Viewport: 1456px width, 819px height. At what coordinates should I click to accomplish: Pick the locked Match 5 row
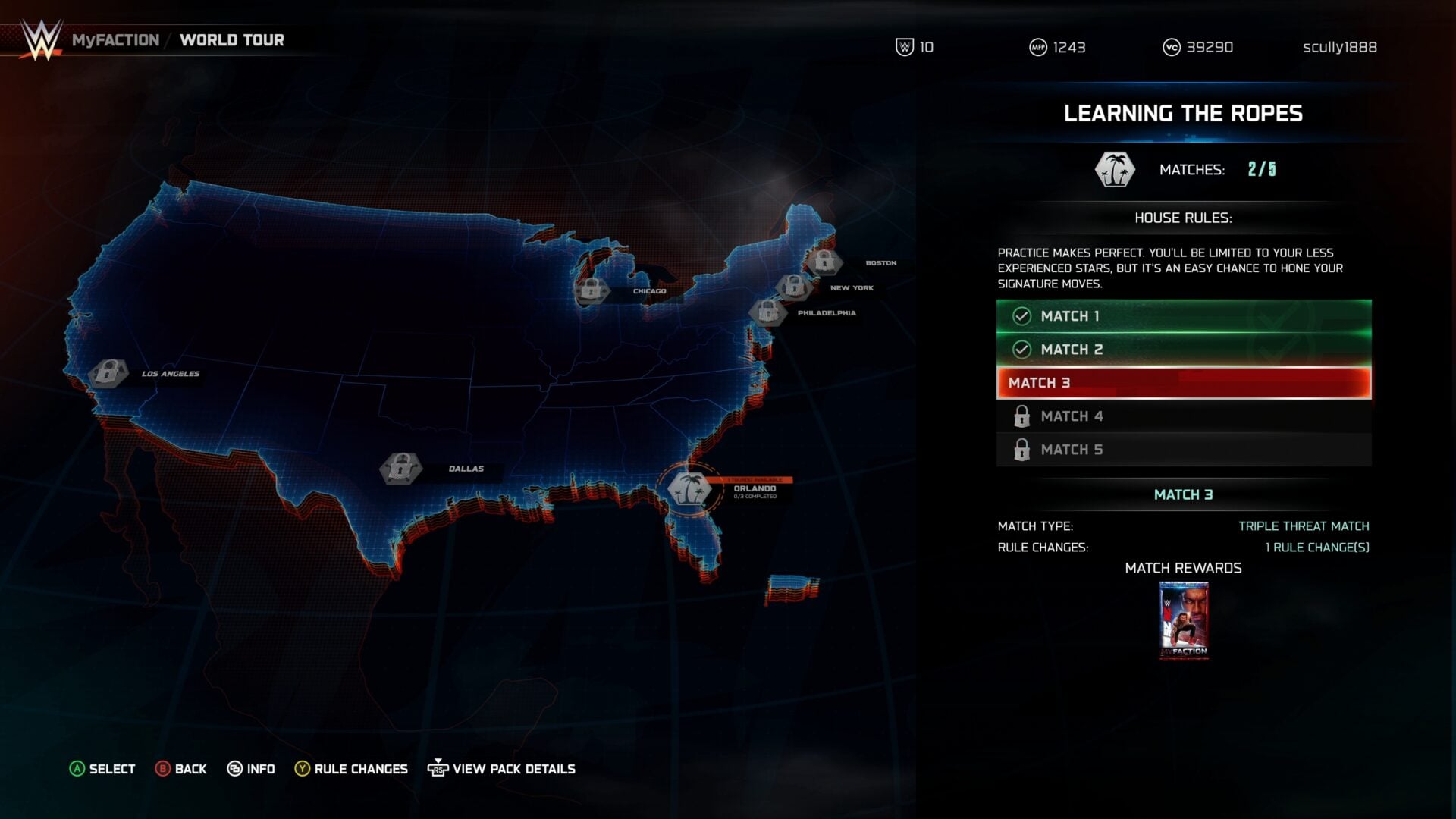(x=1183, y=450)
